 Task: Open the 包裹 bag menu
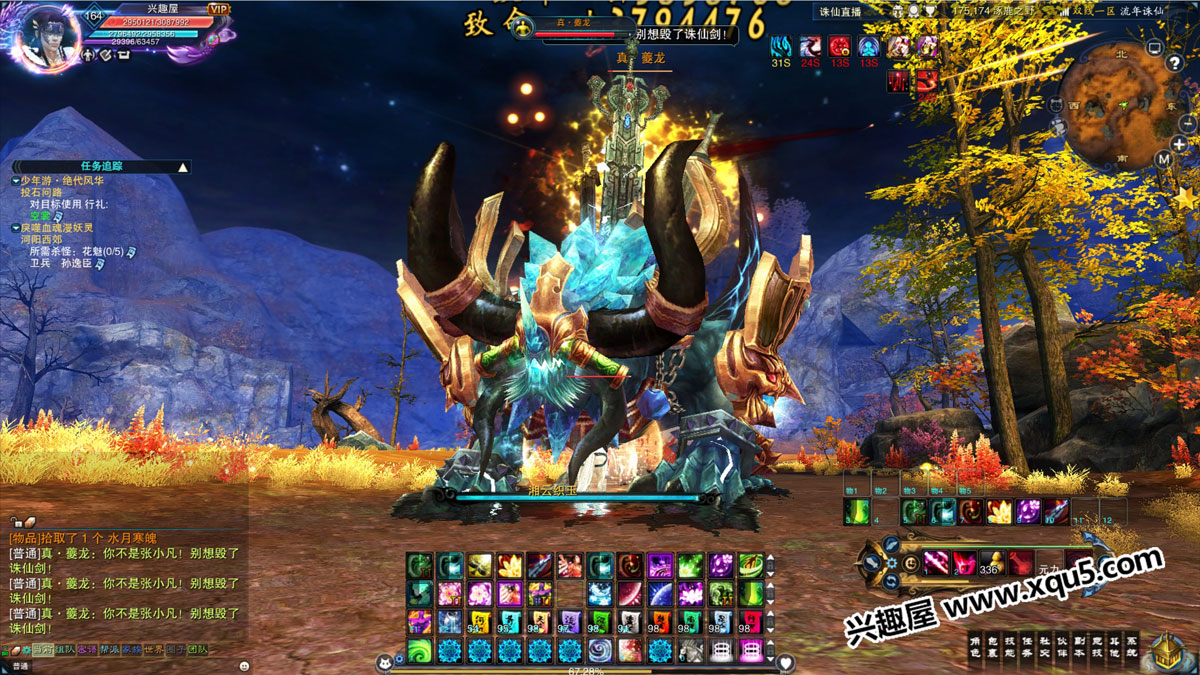click(990, 645)
